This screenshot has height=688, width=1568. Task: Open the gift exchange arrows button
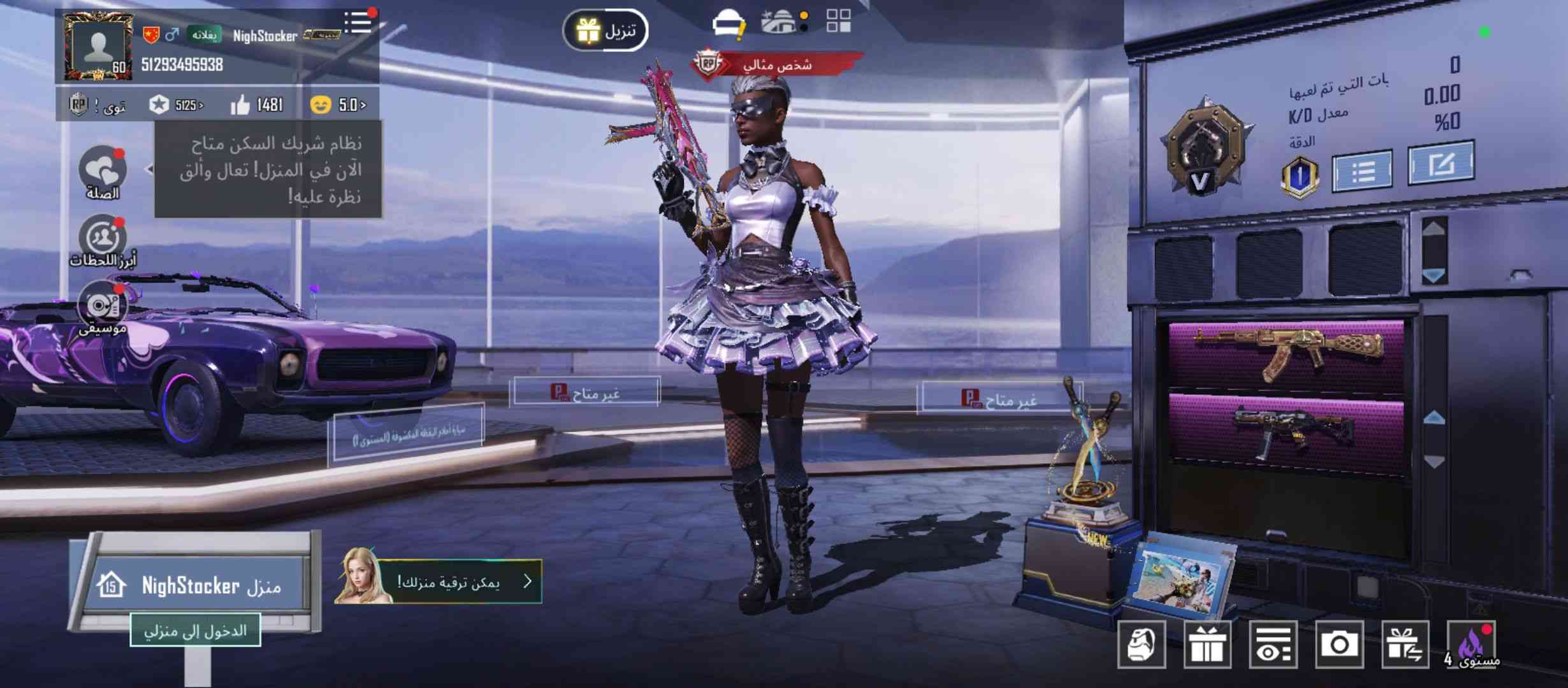pyautogui.click(x=1405, y=645)
